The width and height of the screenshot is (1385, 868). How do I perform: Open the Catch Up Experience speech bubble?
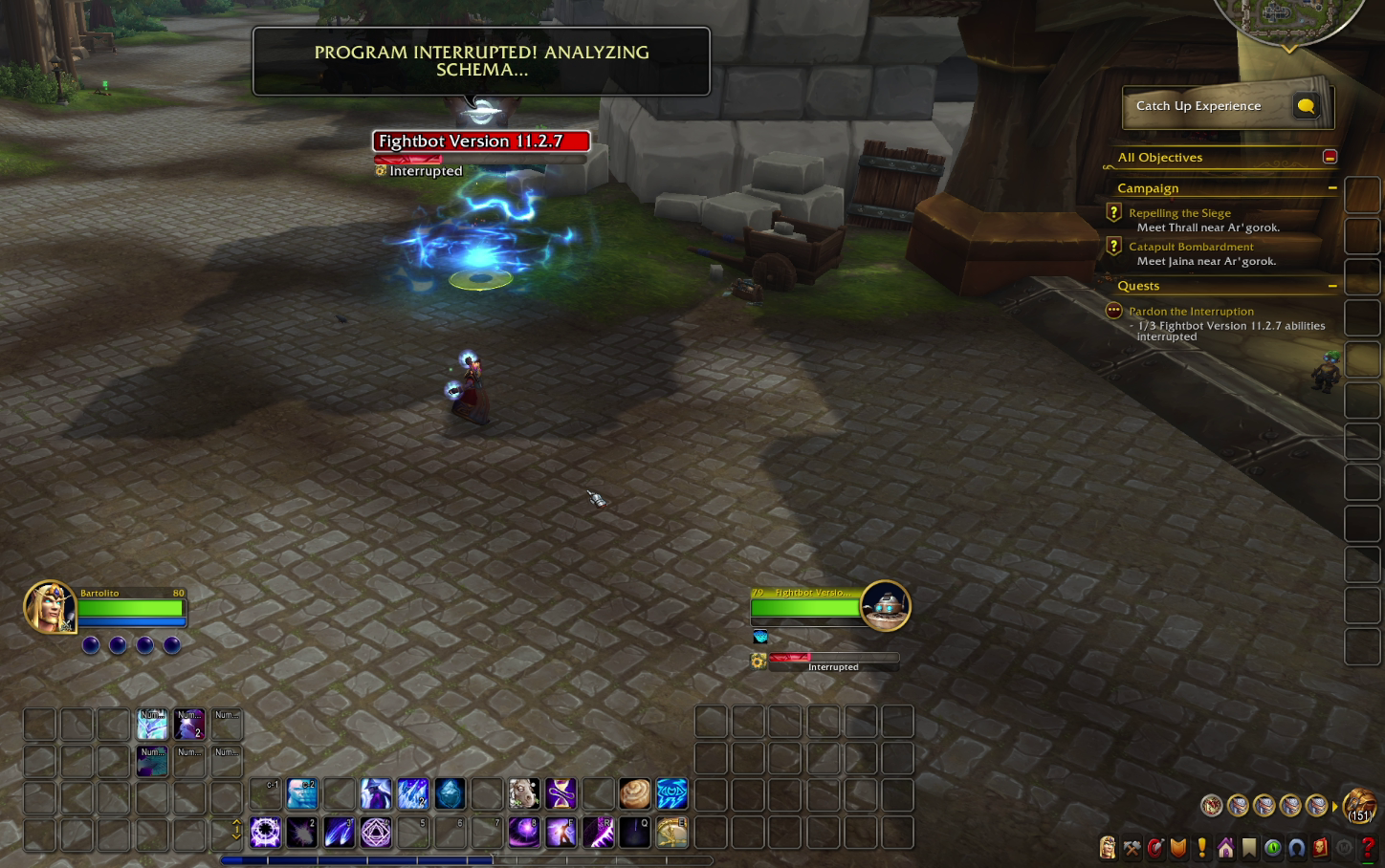tap(1306, 106)
